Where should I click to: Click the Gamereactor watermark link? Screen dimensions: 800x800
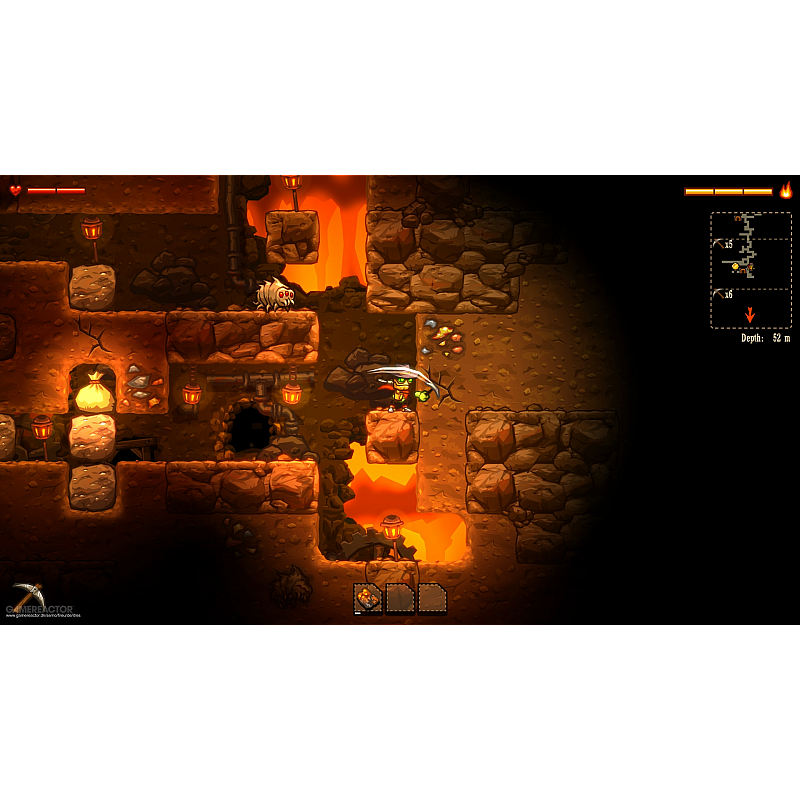(40, 609)
